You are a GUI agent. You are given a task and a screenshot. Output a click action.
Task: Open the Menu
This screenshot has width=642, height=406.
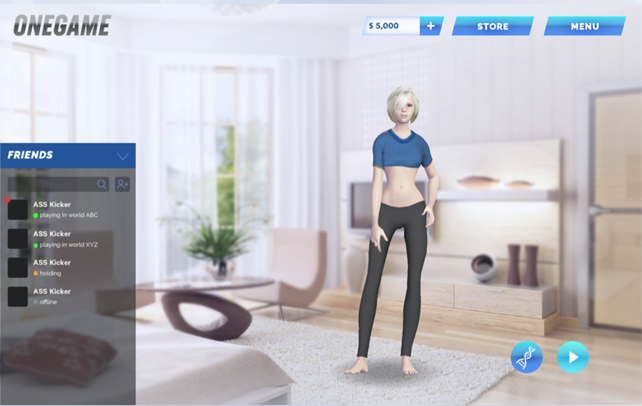(584, 26)
